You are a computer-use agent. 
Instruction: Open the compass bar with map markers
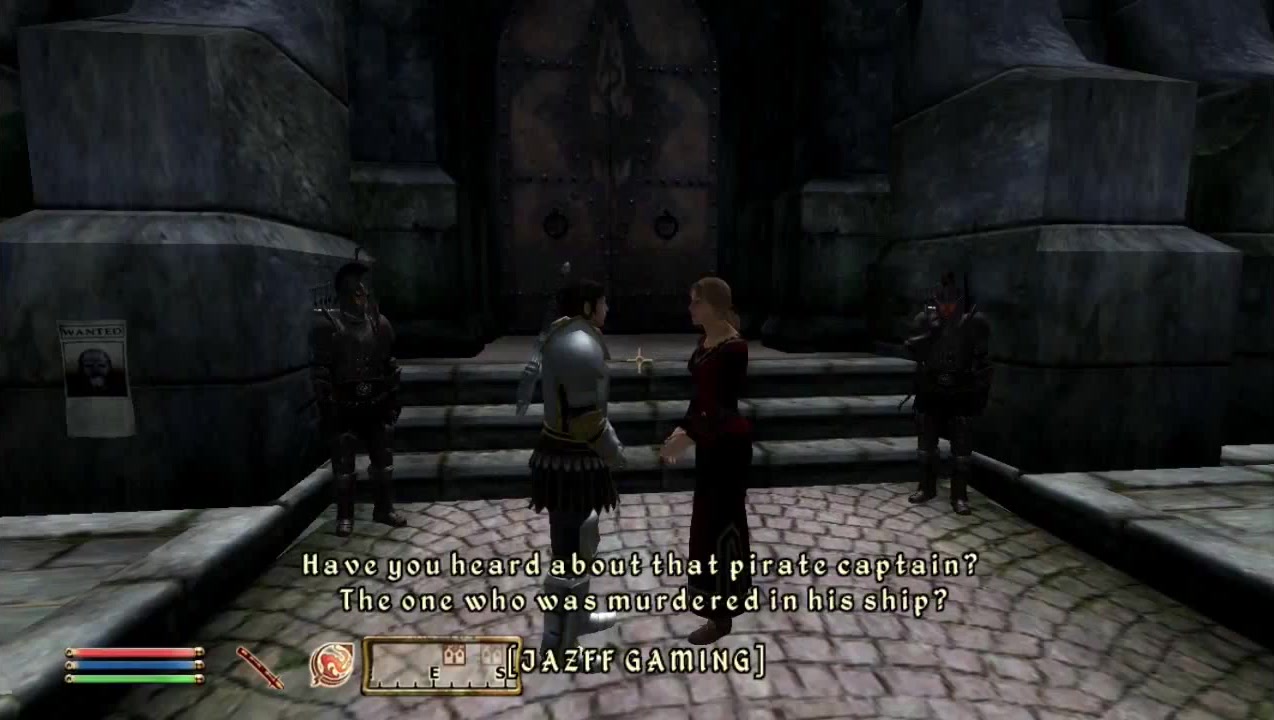441,665
